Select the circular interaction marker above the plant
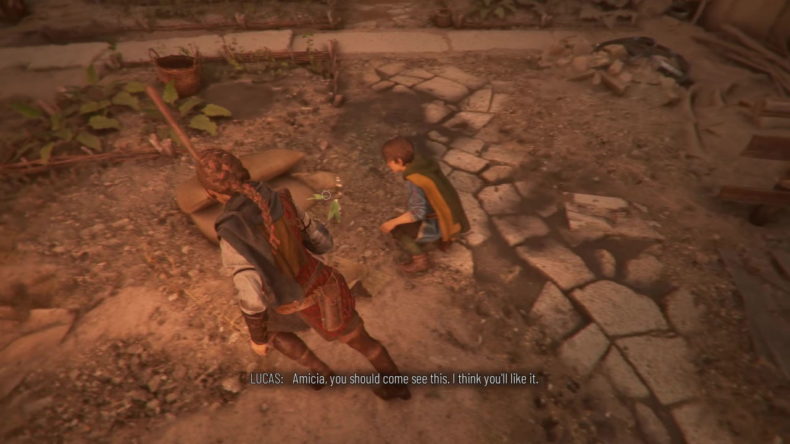 327,193
